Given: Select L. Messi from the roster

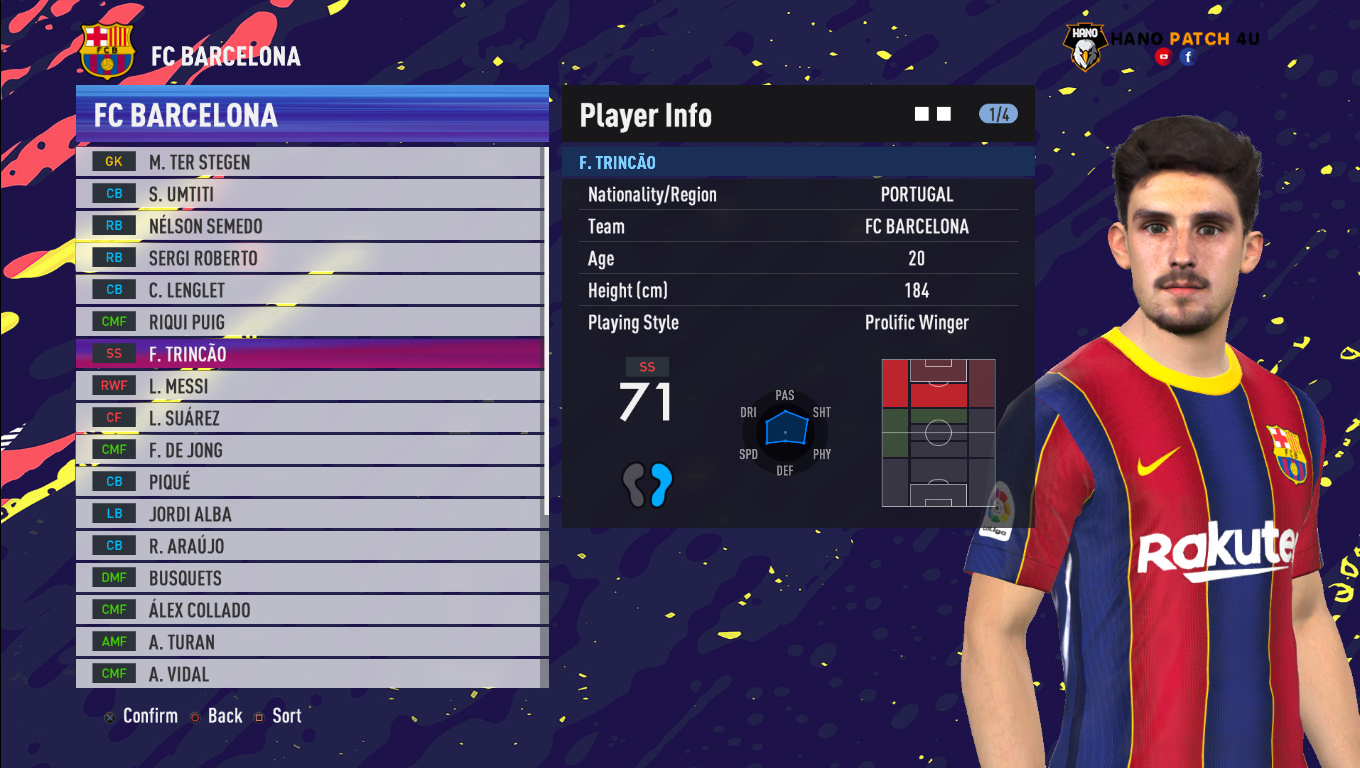Looking at the screenshot, I should pos(310,386).
